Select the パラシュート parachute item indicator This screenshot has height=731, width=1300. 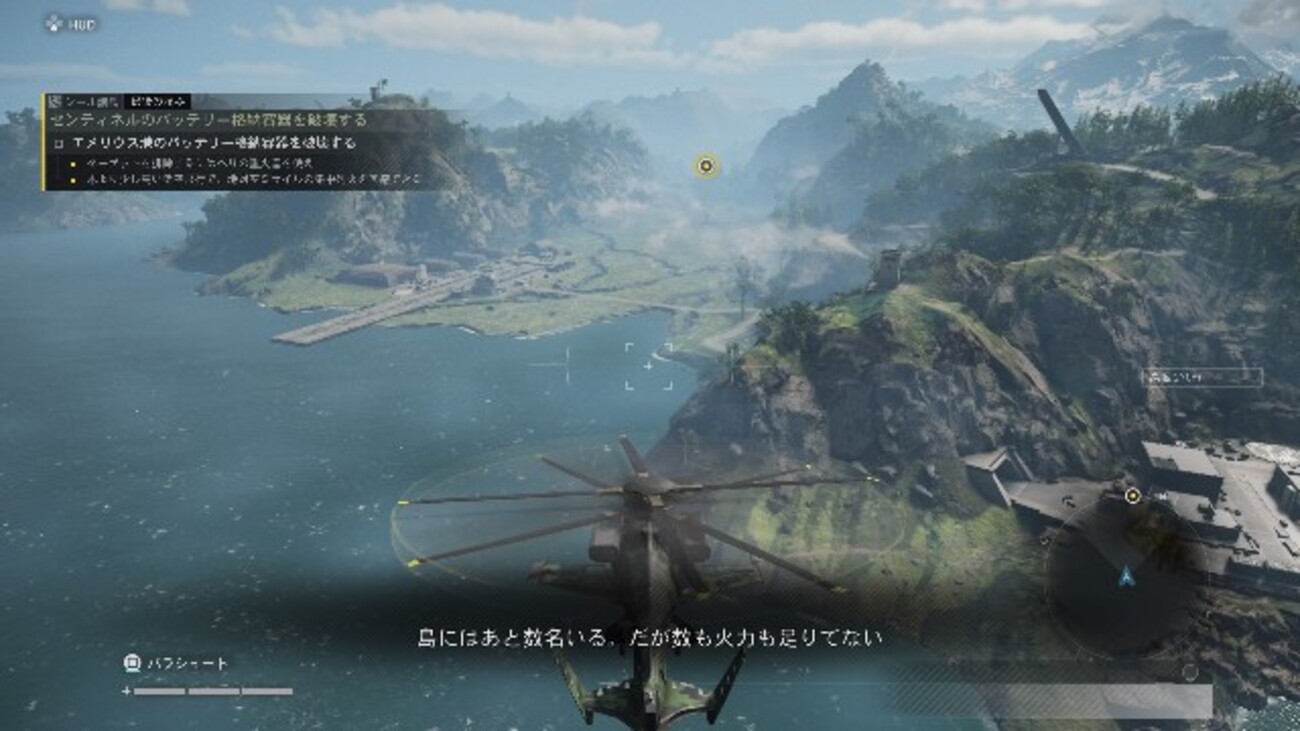pos(176,663)
